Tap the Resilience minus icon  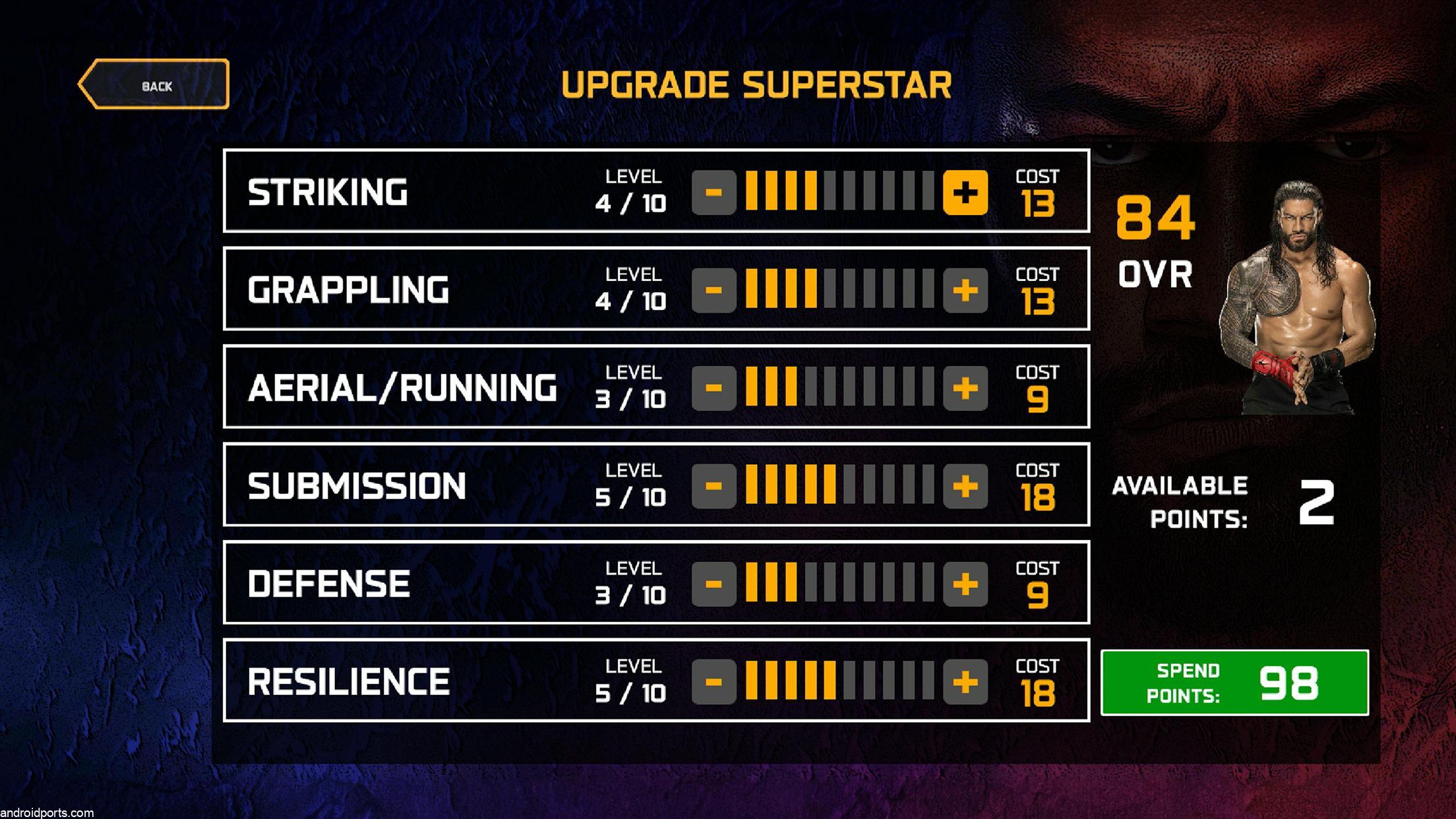point(715,683)
